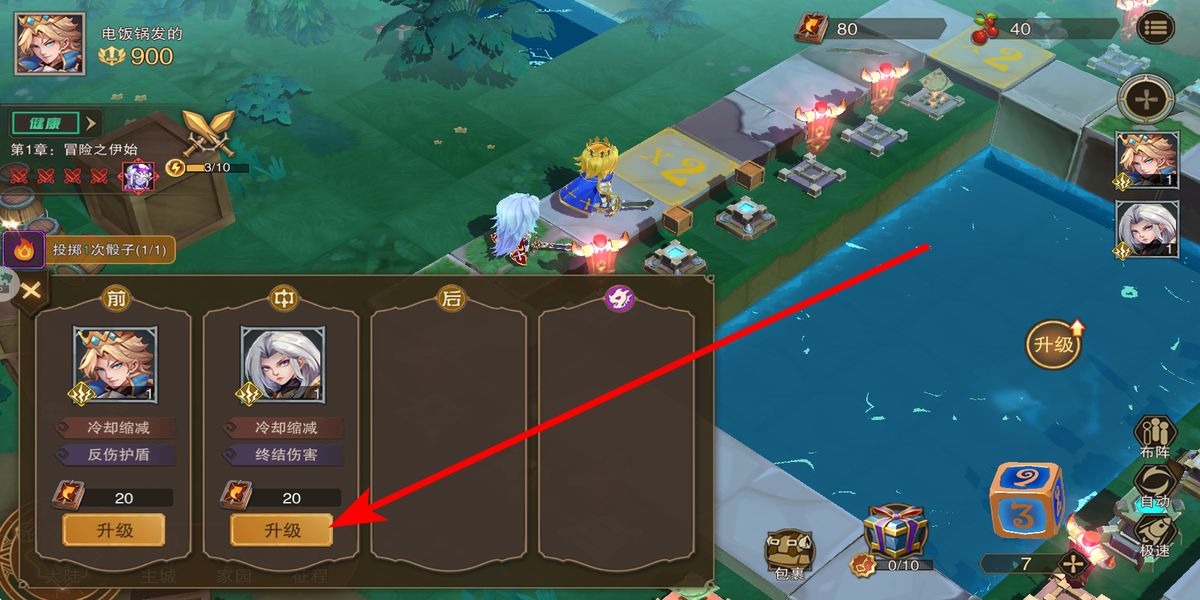Toggle 自动 auto mode
Viewport: 1200px width, 600px height.
click(1154, 483)
